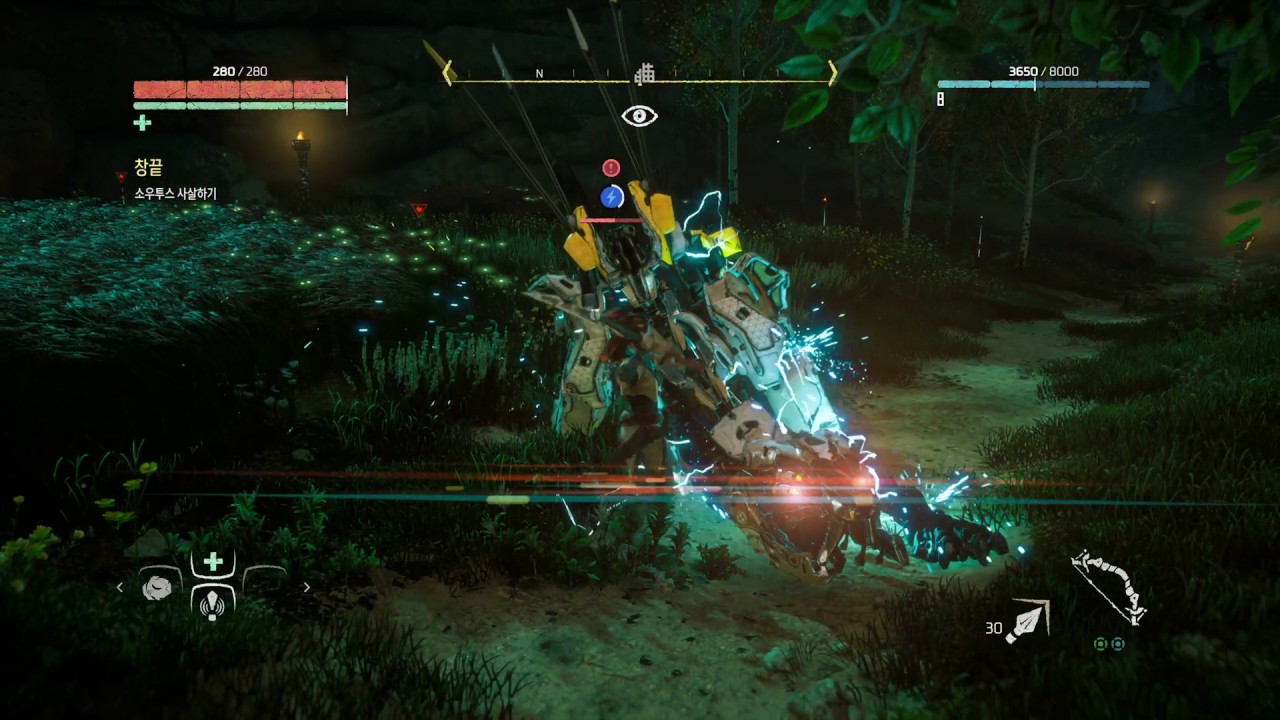Image resolution: width=1280 pixels, height=720 pixels.
Task: Select the medicine pouch plus icon
Action: pyautogui.click(x=213, y=562)
